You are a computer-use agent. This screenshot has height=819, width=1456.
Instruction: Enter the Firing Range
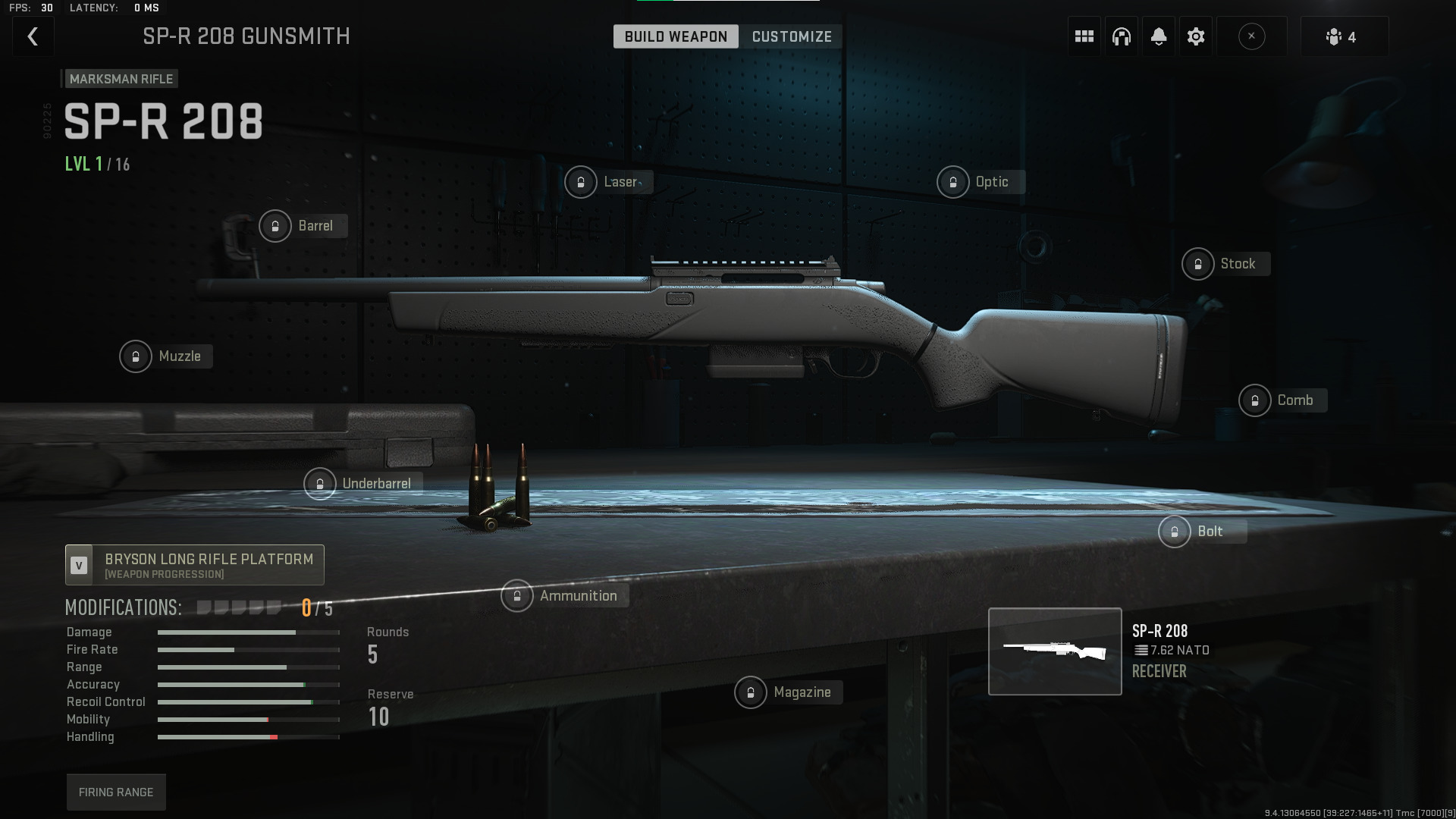pos(116,792)
